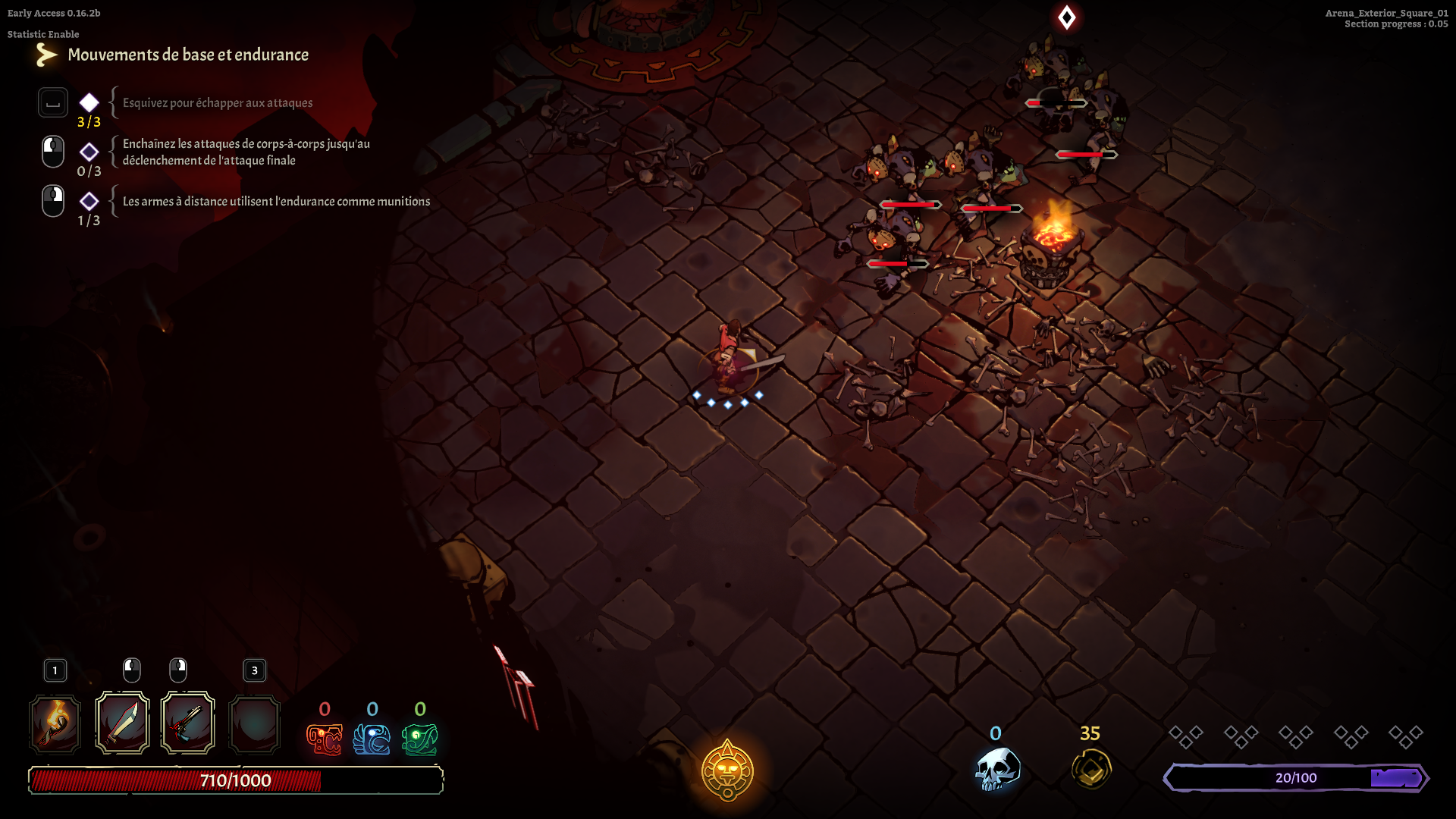
Task: Click the red glyph mask icon
Action: tap(325, 739)
